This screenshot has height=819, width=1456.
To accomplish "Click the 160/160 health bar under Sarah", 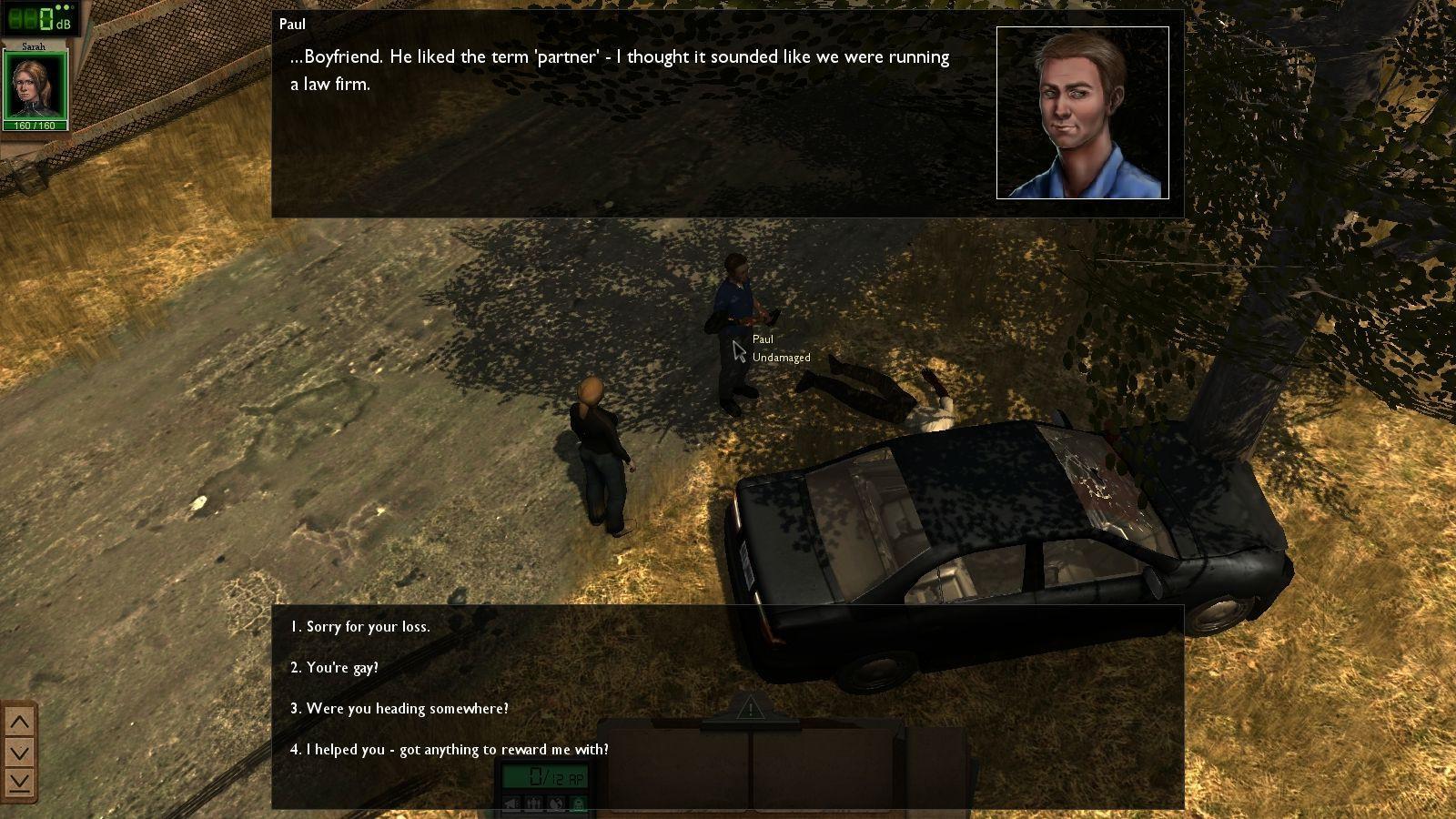I will [35, 125].
